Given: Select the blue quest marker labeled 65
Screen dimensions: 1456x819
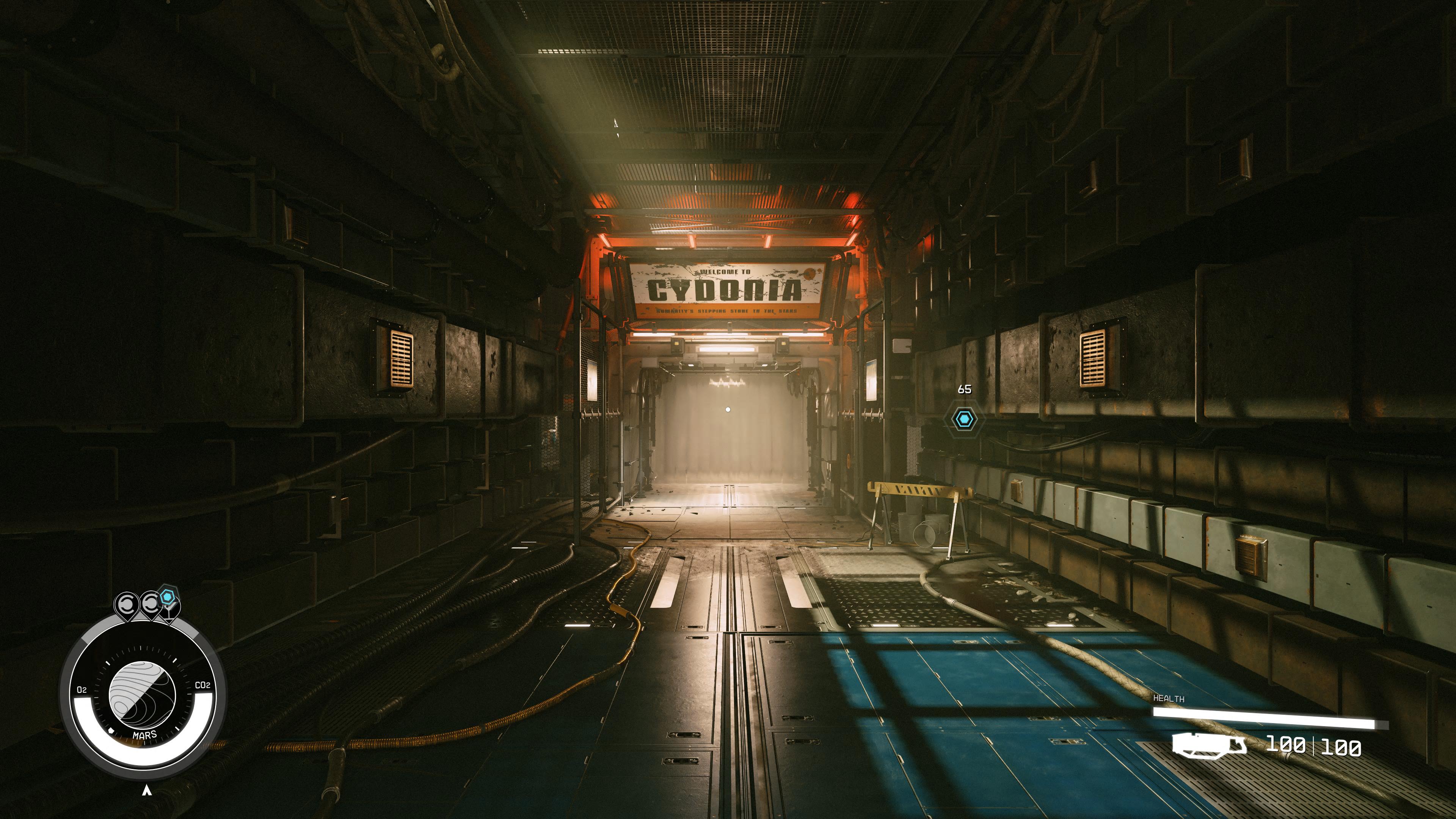Looking at the screenshot, I should point(964,419).
